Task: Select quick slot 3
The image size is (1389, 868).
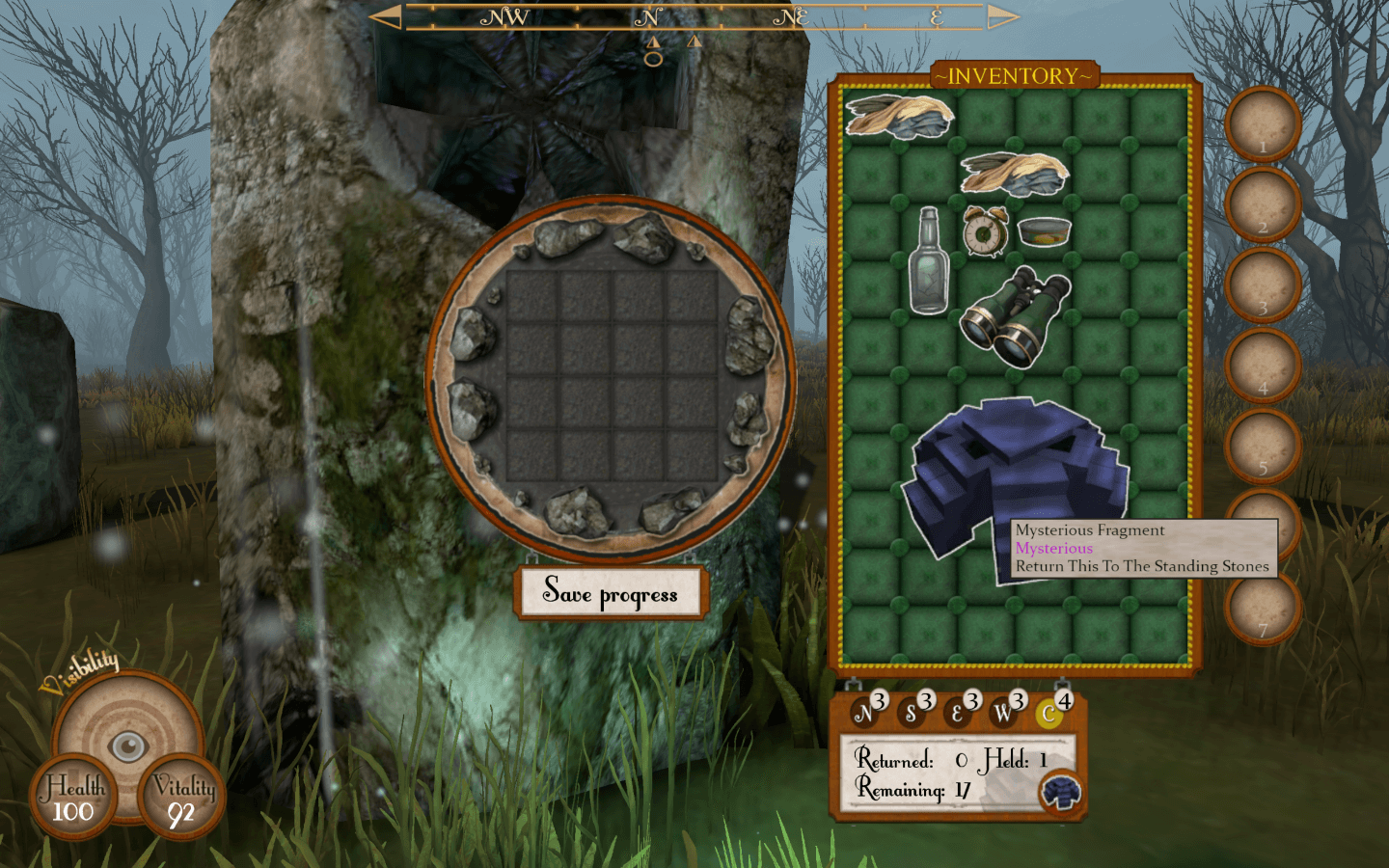Action: [1263, 285]
